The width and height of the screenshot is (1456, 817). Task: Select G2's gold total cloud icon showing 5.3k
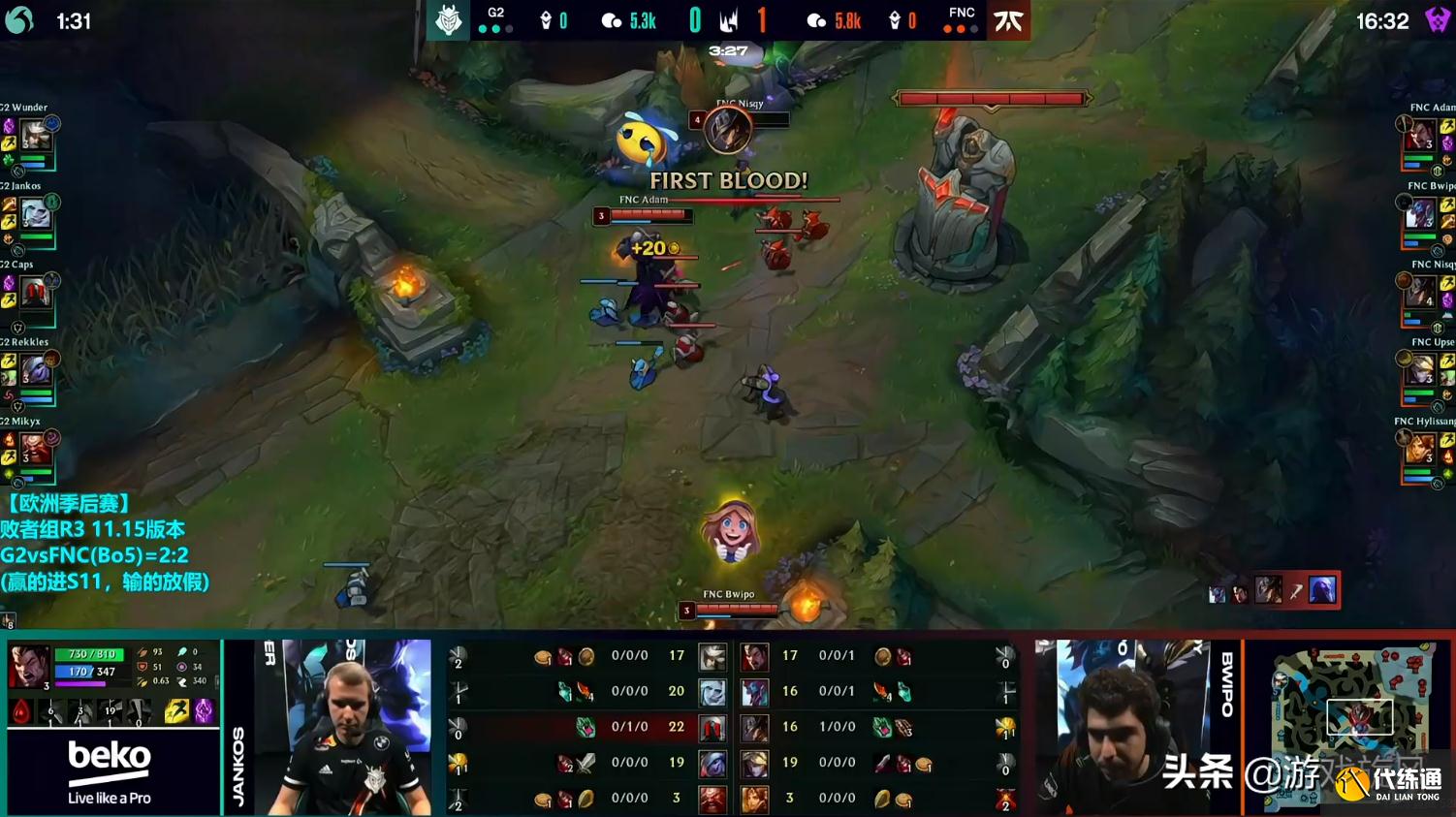(x=611, y=19)
